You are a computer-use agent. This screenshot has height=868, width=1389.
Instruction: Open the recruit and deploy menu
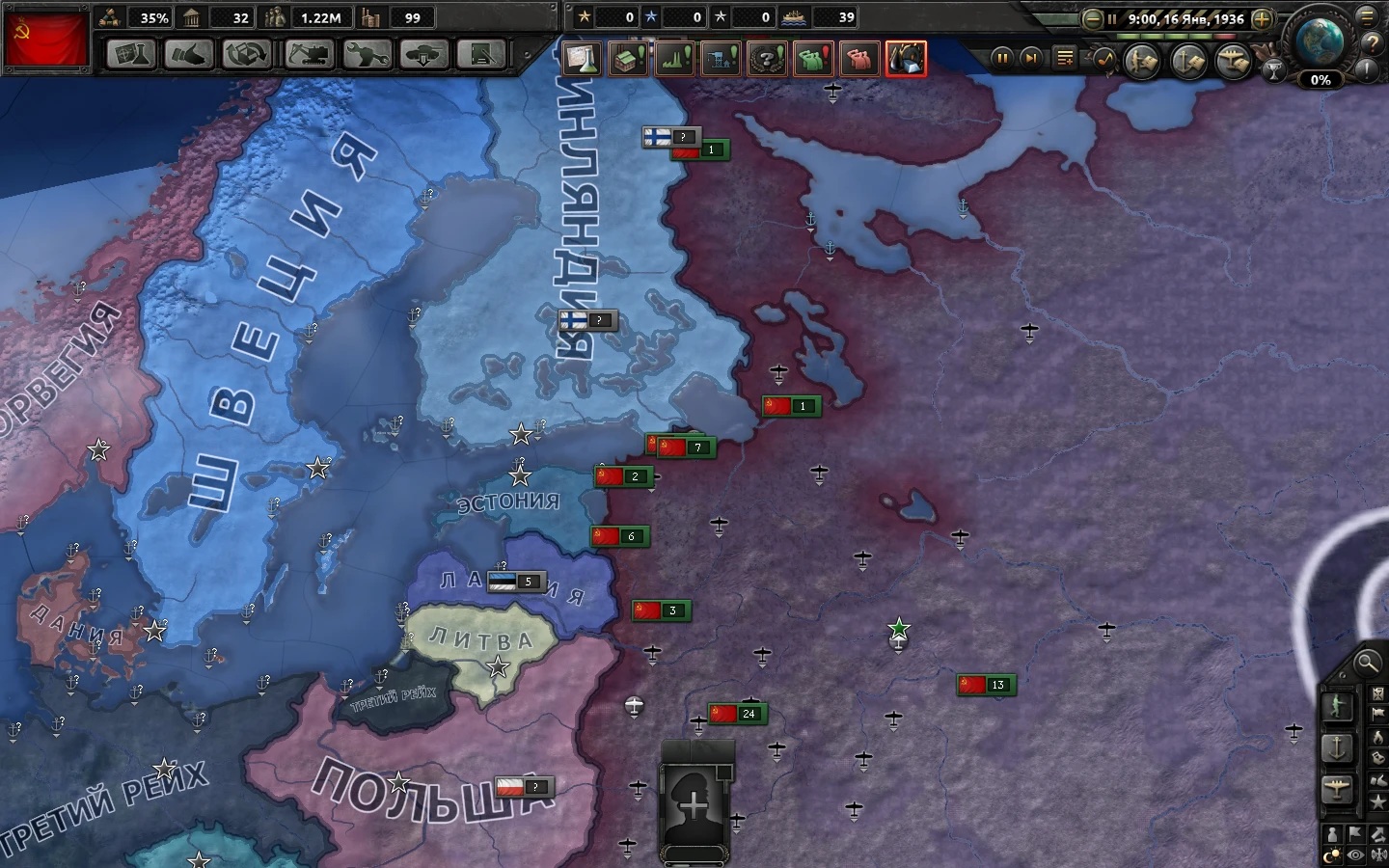(422, 55)
